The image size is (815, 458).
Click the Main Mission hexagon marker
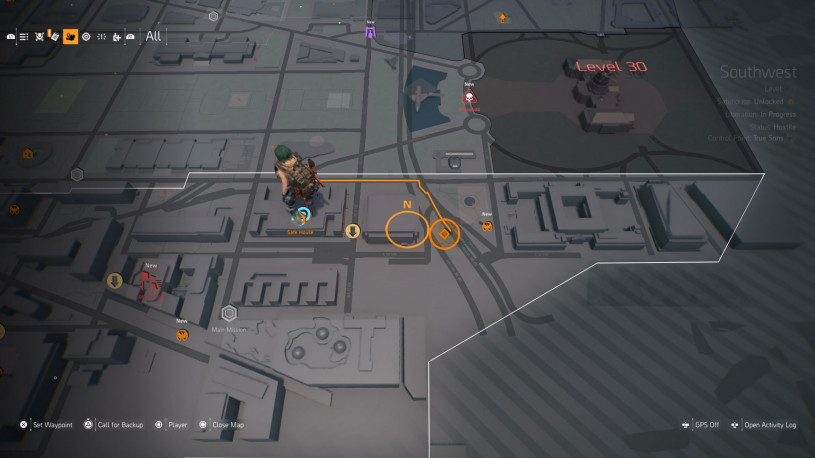coord(229,313)
